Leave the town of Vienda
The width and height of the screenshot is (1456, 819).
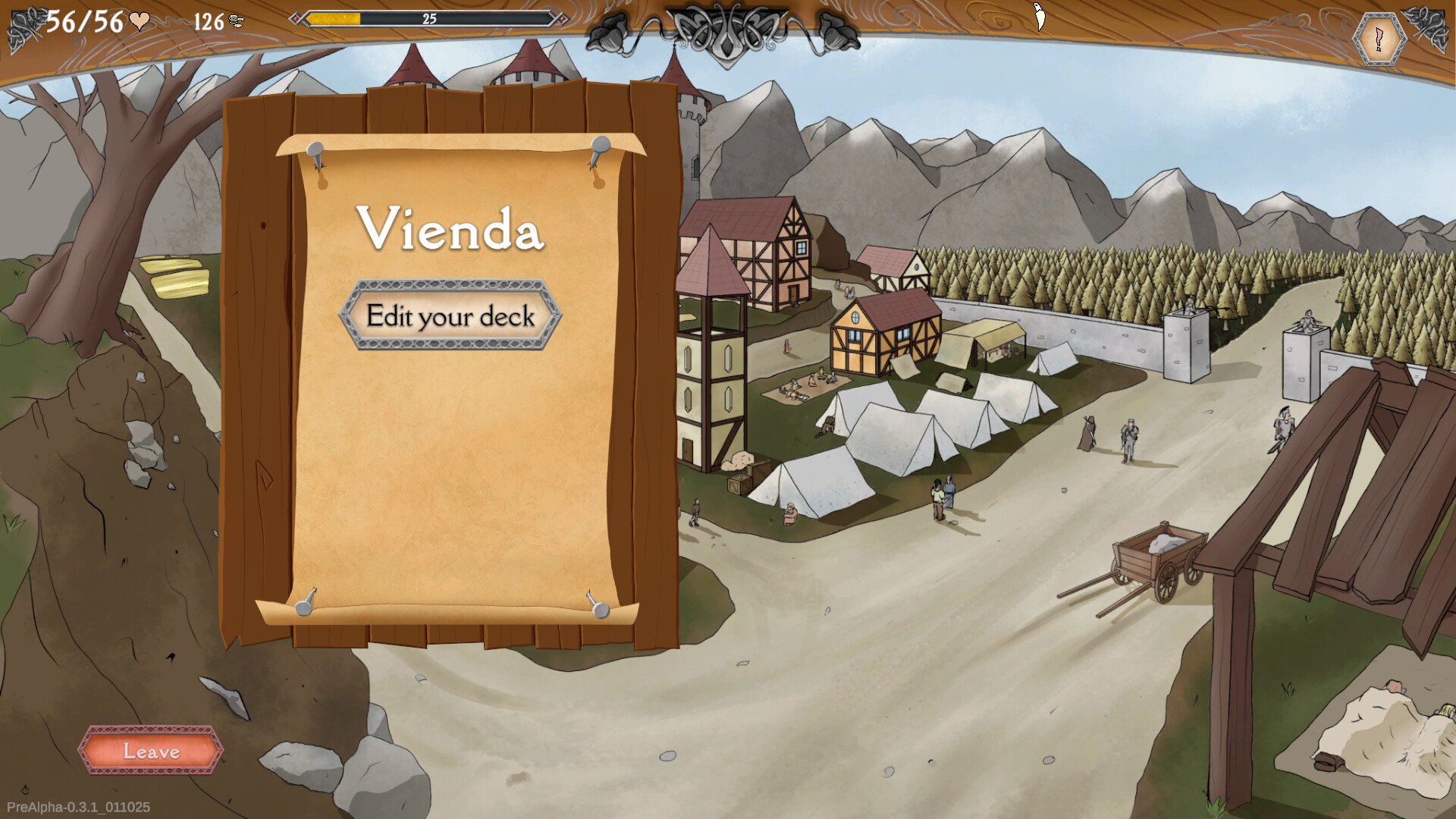point(151,751)
